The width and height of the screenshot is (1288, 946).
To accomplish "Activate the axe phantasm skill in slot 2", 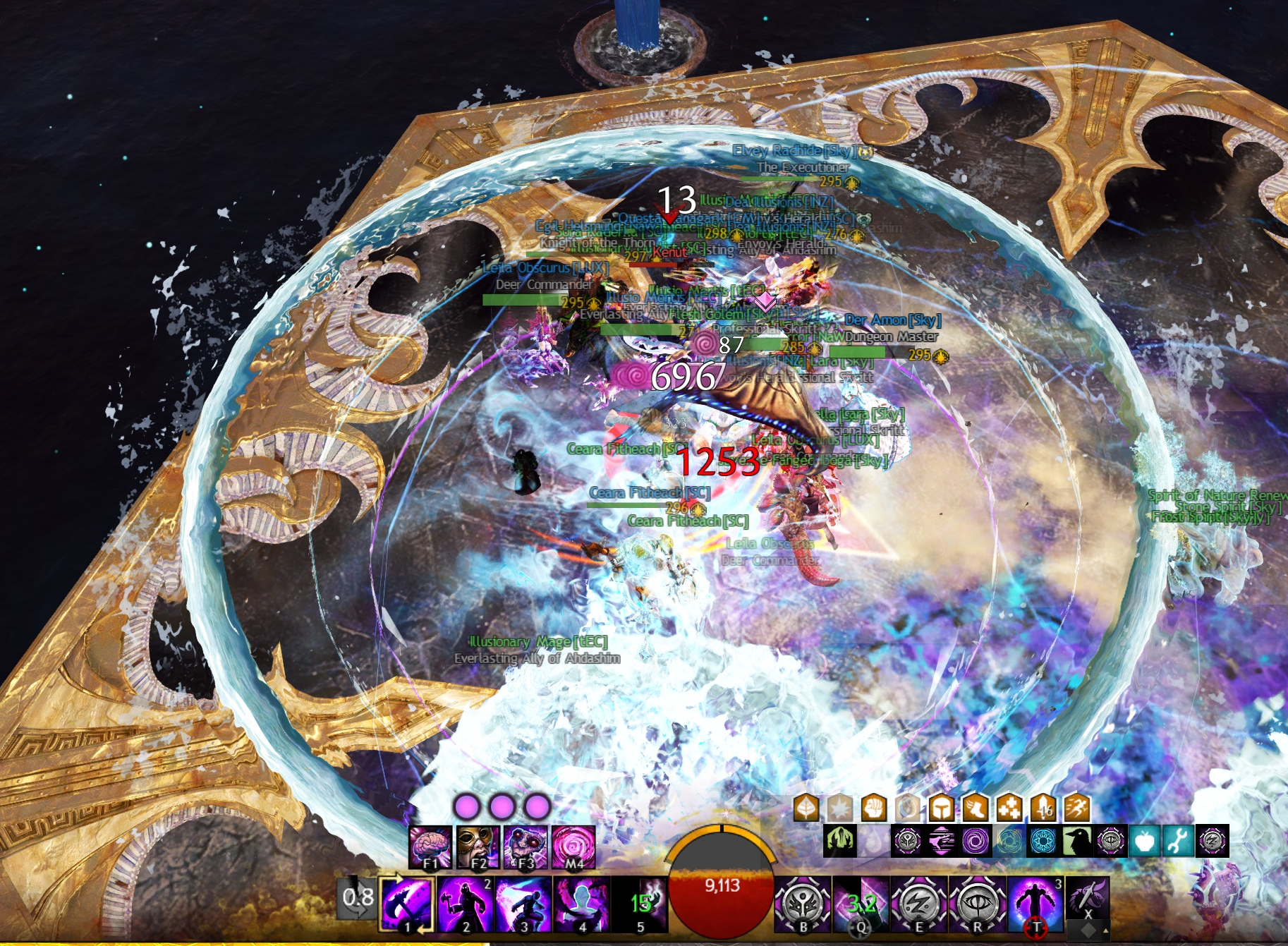I will (466, 904).
